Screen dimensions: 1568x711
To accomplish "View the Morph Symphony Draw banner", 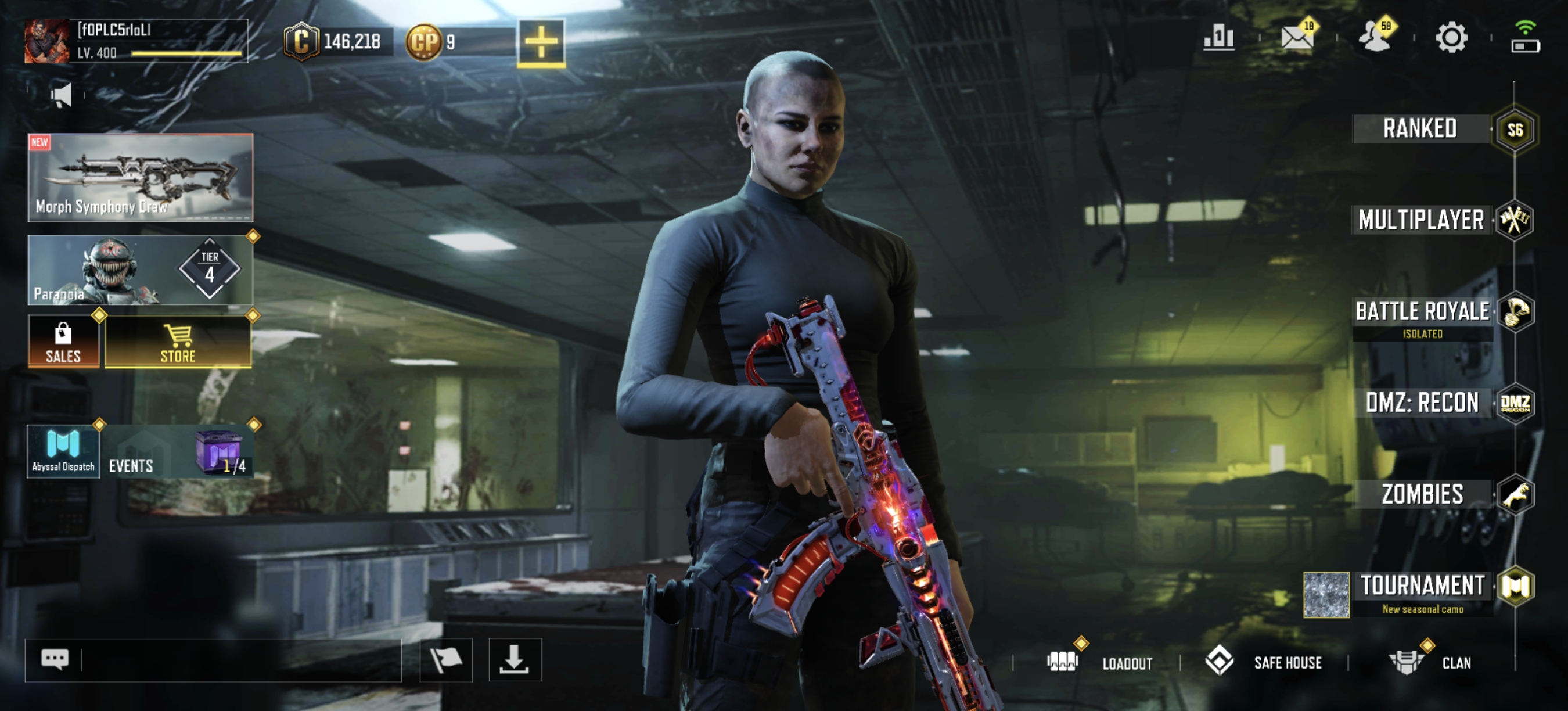I will (x=141, y=177).
